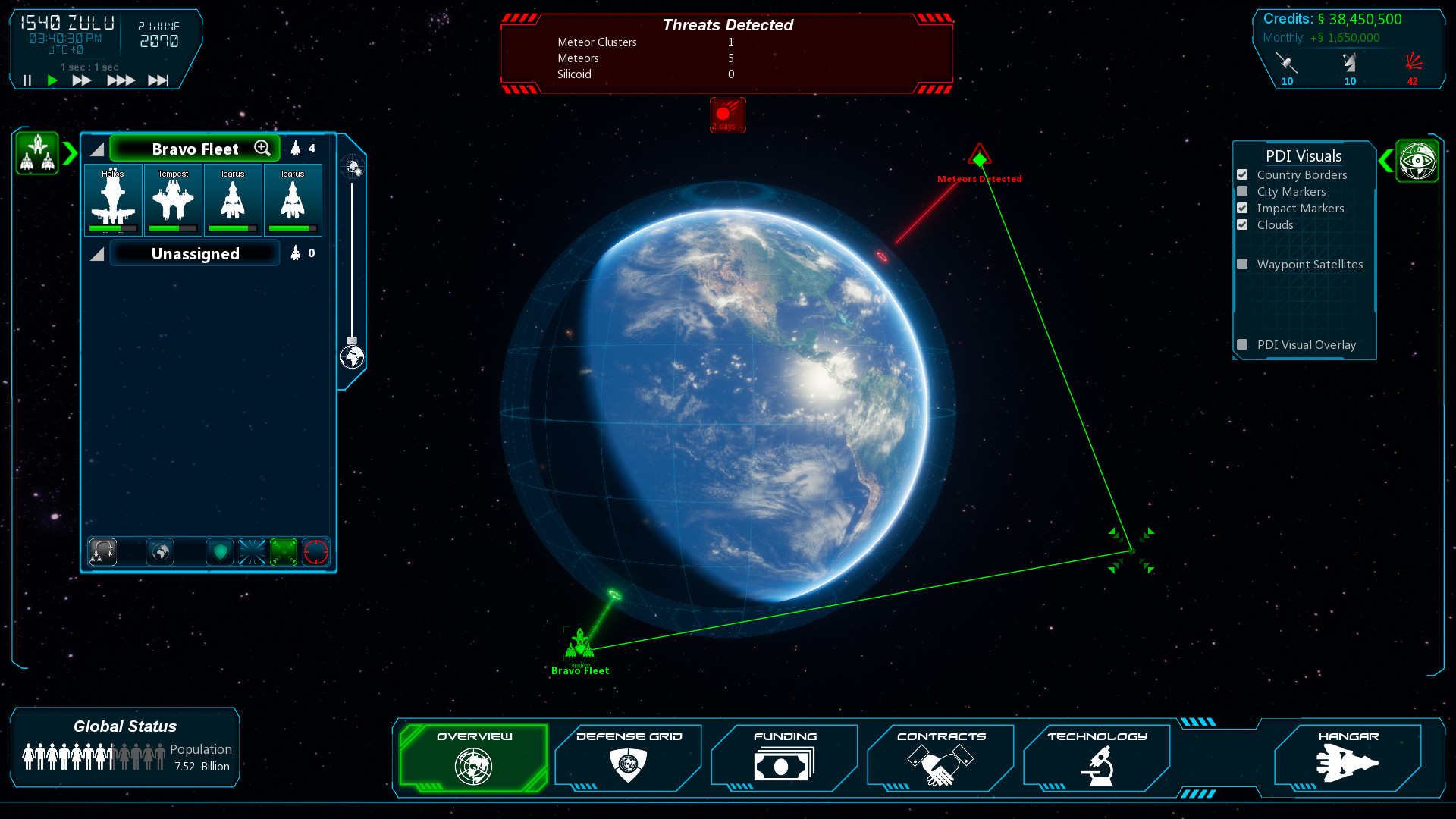Click the green eye PDI Visuals panel icon
The image size is (1456, 819).
coord(1418,160)
